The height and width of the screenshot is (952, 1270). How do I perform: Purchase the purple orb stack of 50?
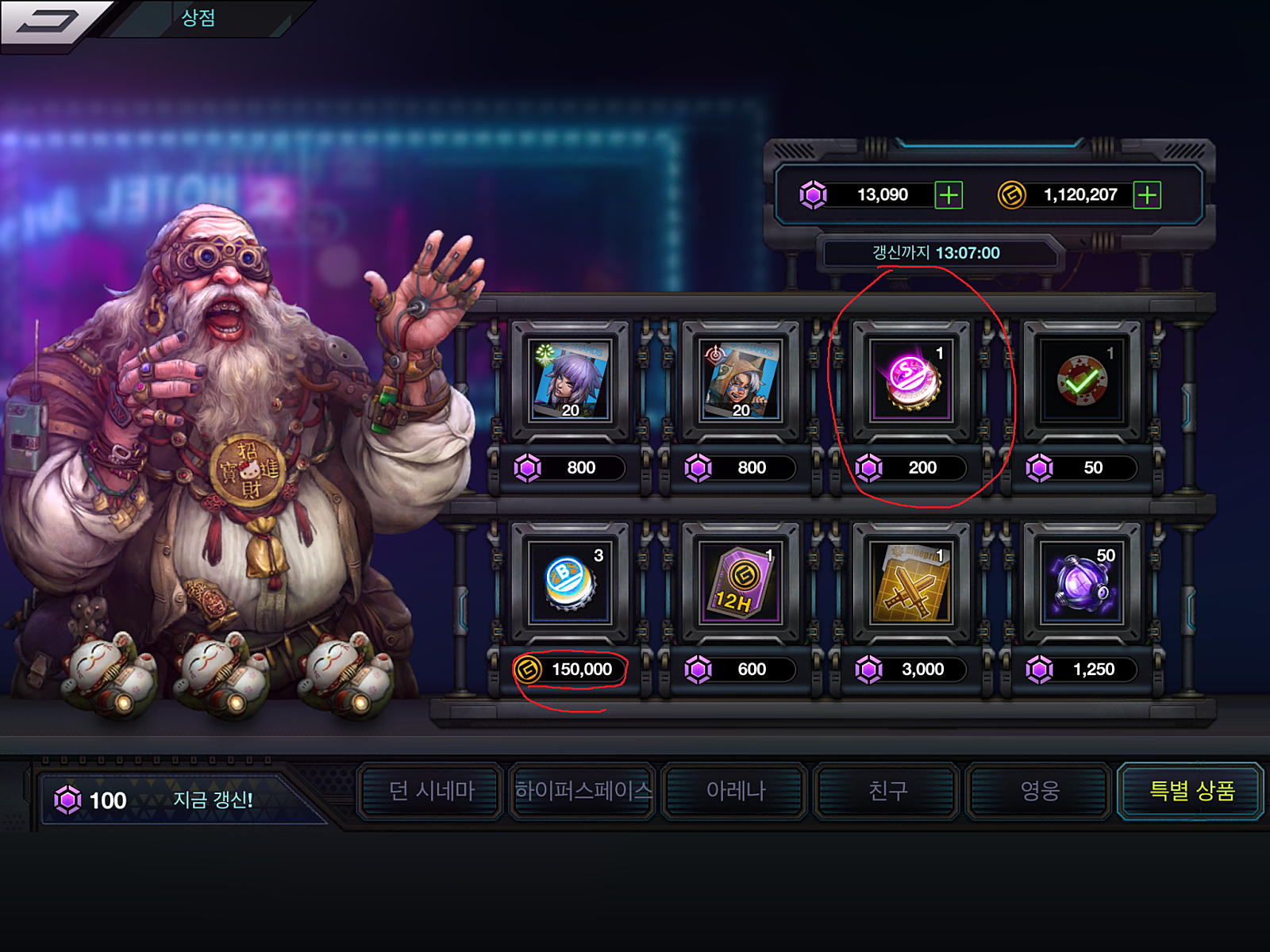(x=1082, y=583)
